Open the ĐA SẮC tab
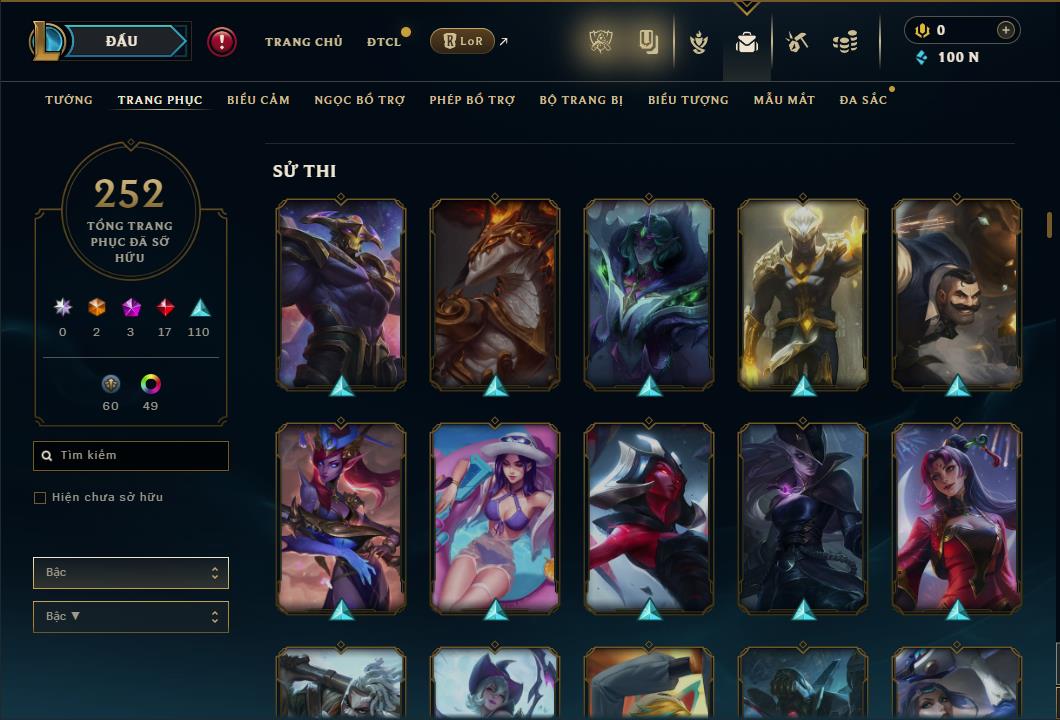 [x=863, y=100]
